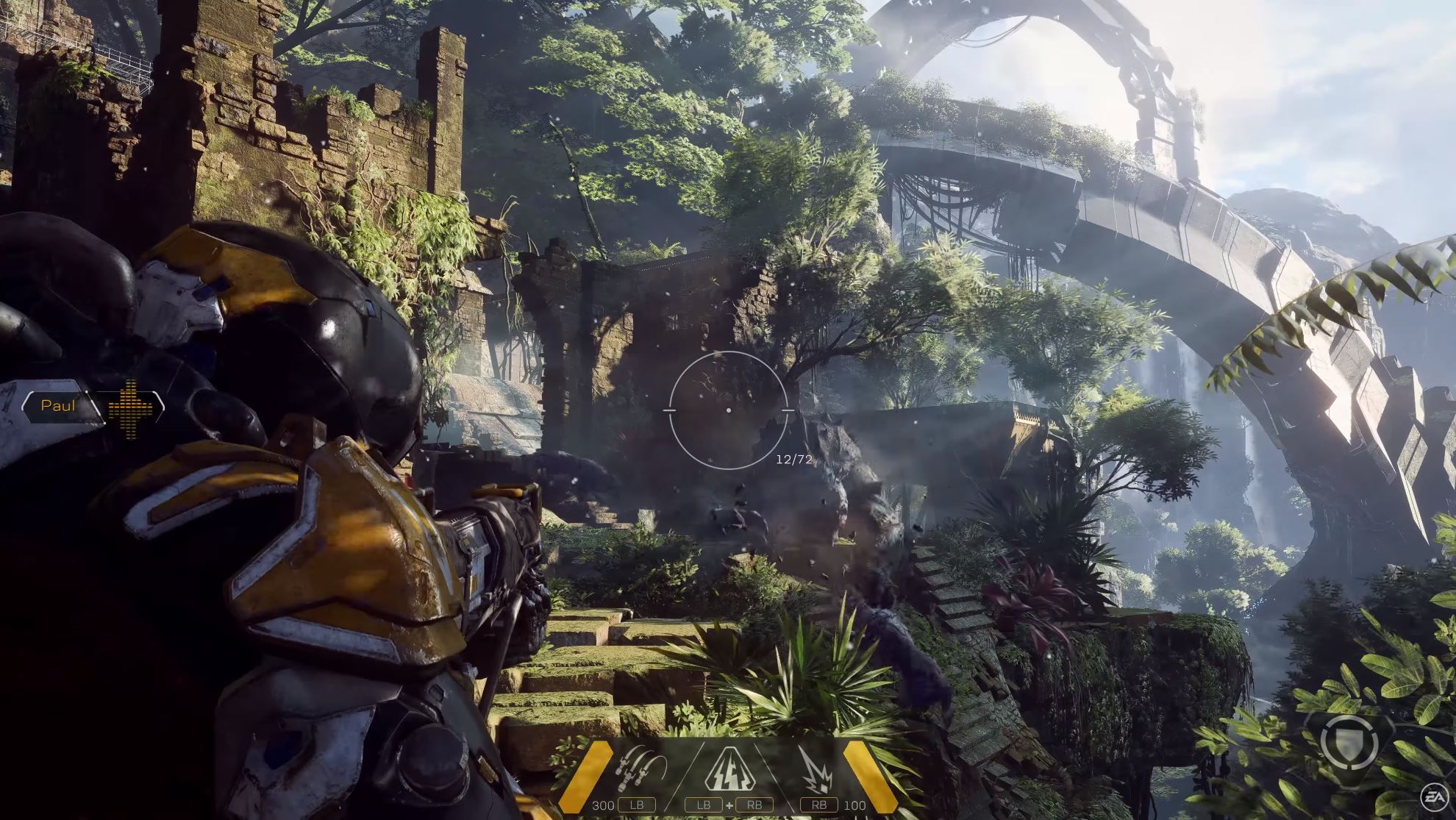Screen dimensions: 1456x820
Task: Click squadmate Paul's name tag
Action: click(59, 406)
